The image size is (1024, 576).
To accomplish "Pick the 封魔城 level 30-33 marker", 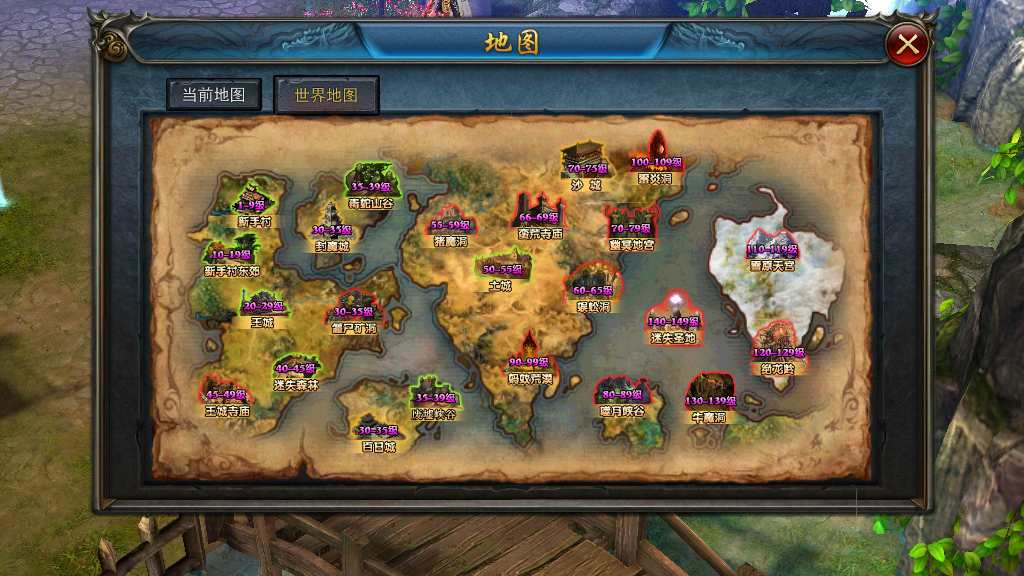I will [x=333, y=229].
